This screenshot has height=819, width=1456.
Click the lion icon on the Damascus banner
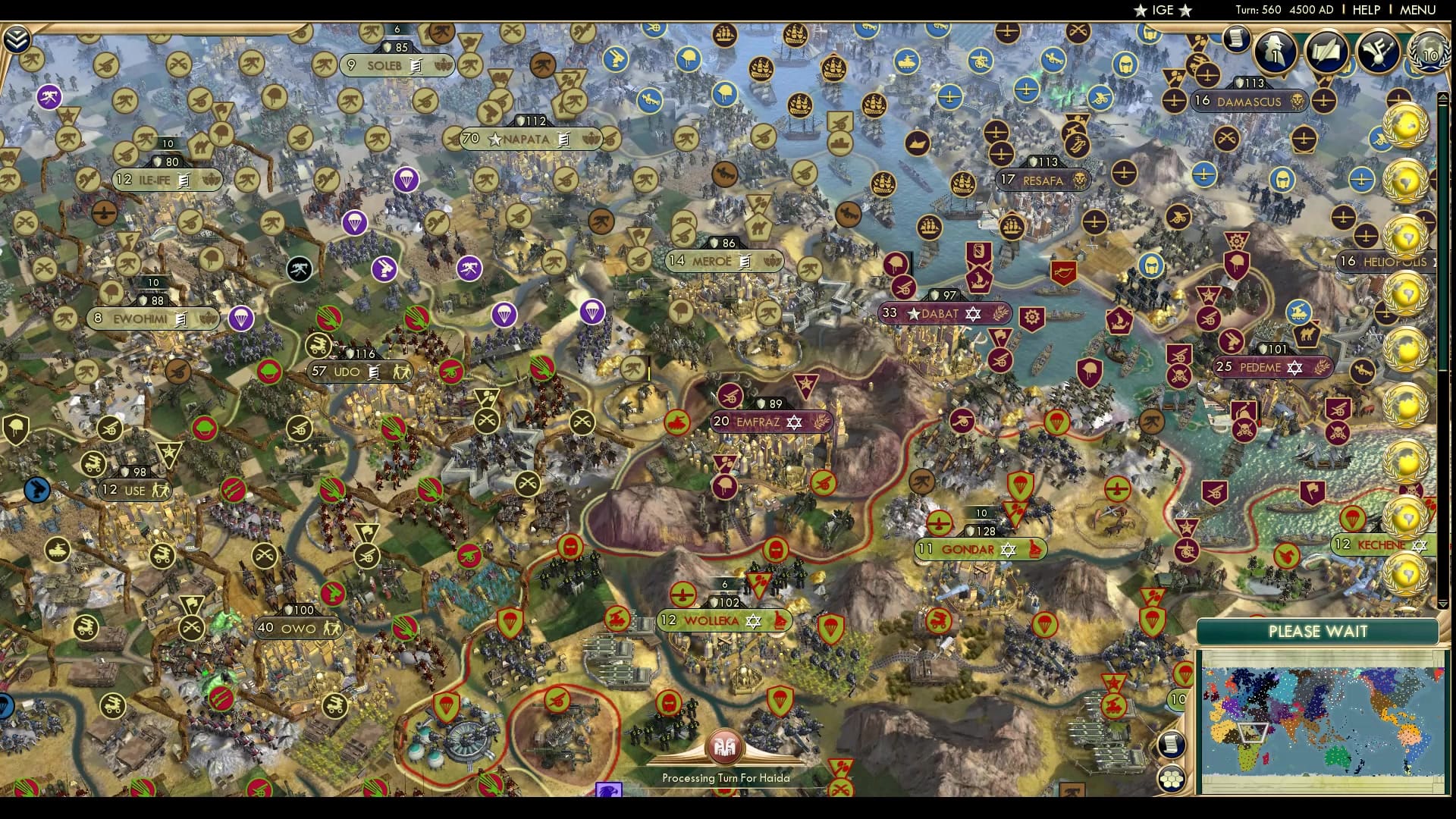tap(1298, 101)
